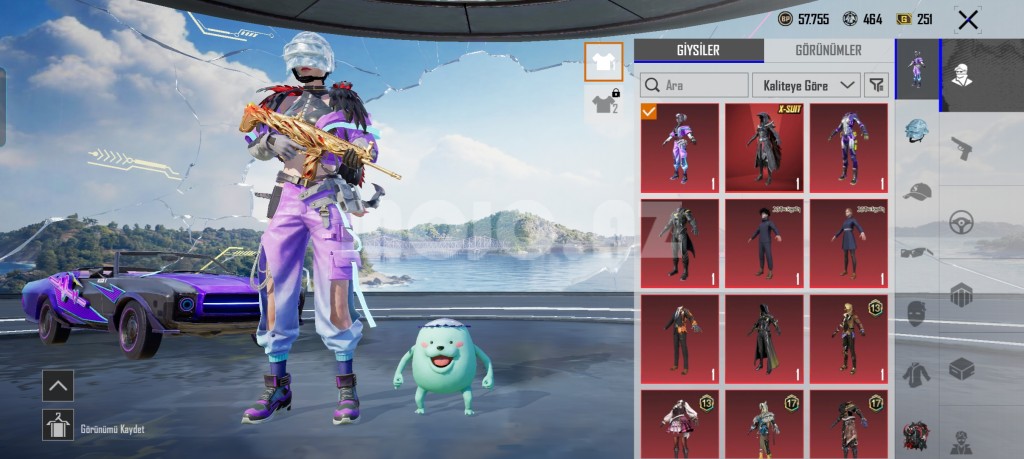Show the cap headwear category
This screenshot has height=459, width=1024.
point(917,191)
